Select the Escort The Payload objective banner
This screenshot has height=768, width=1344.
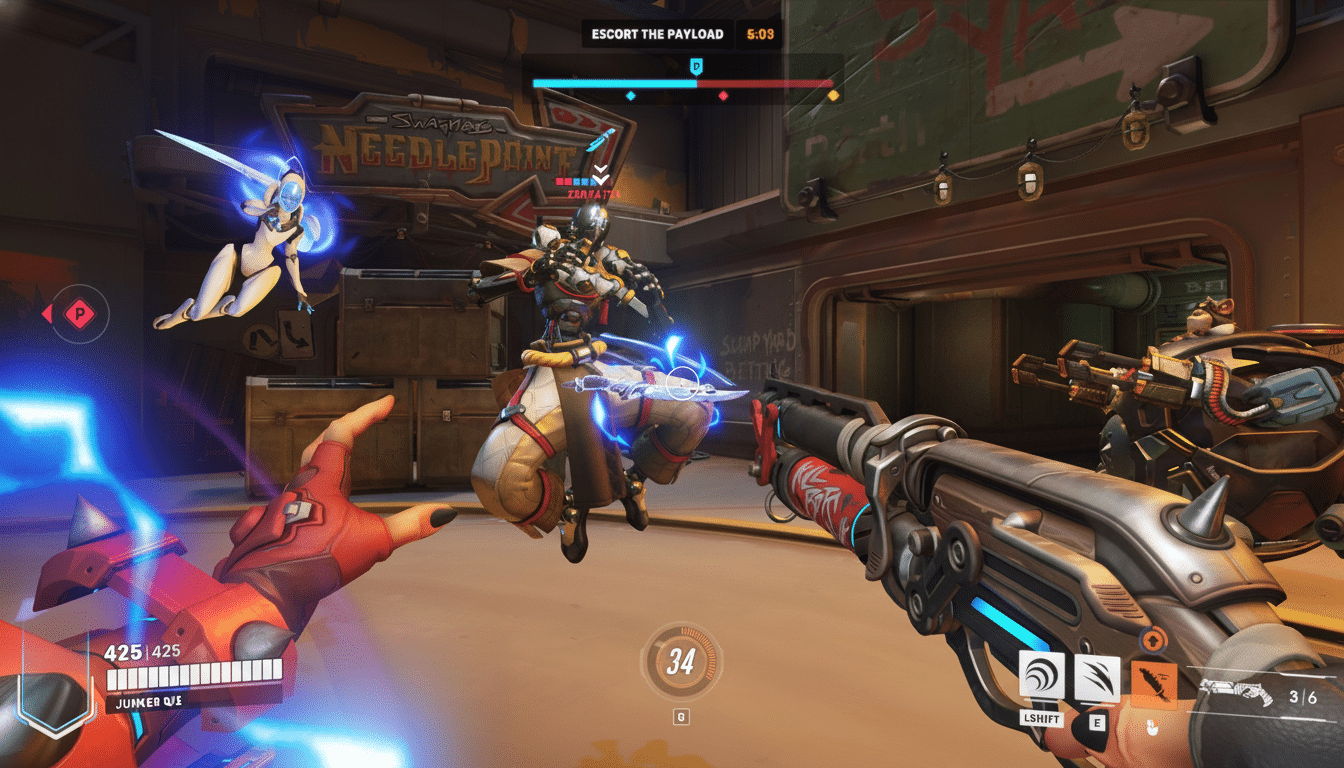click(x=657, y=33)
